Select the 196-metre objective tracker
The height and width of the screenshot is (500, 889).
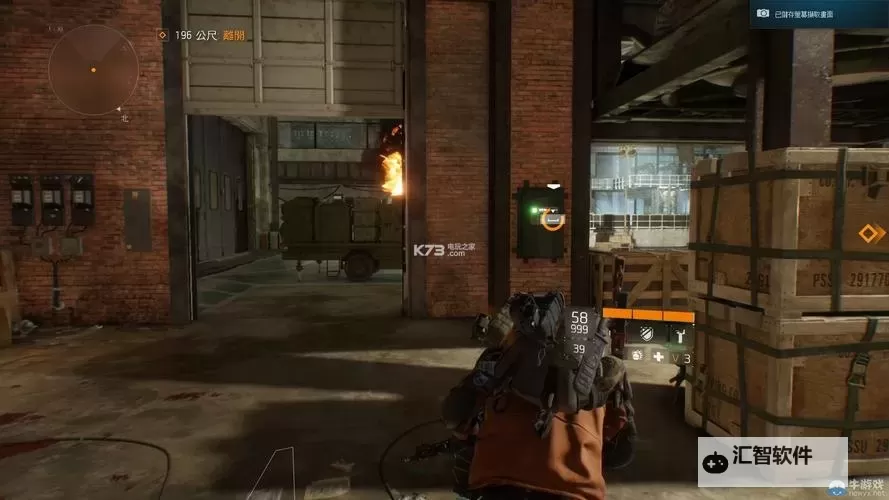tap(200, 36)
